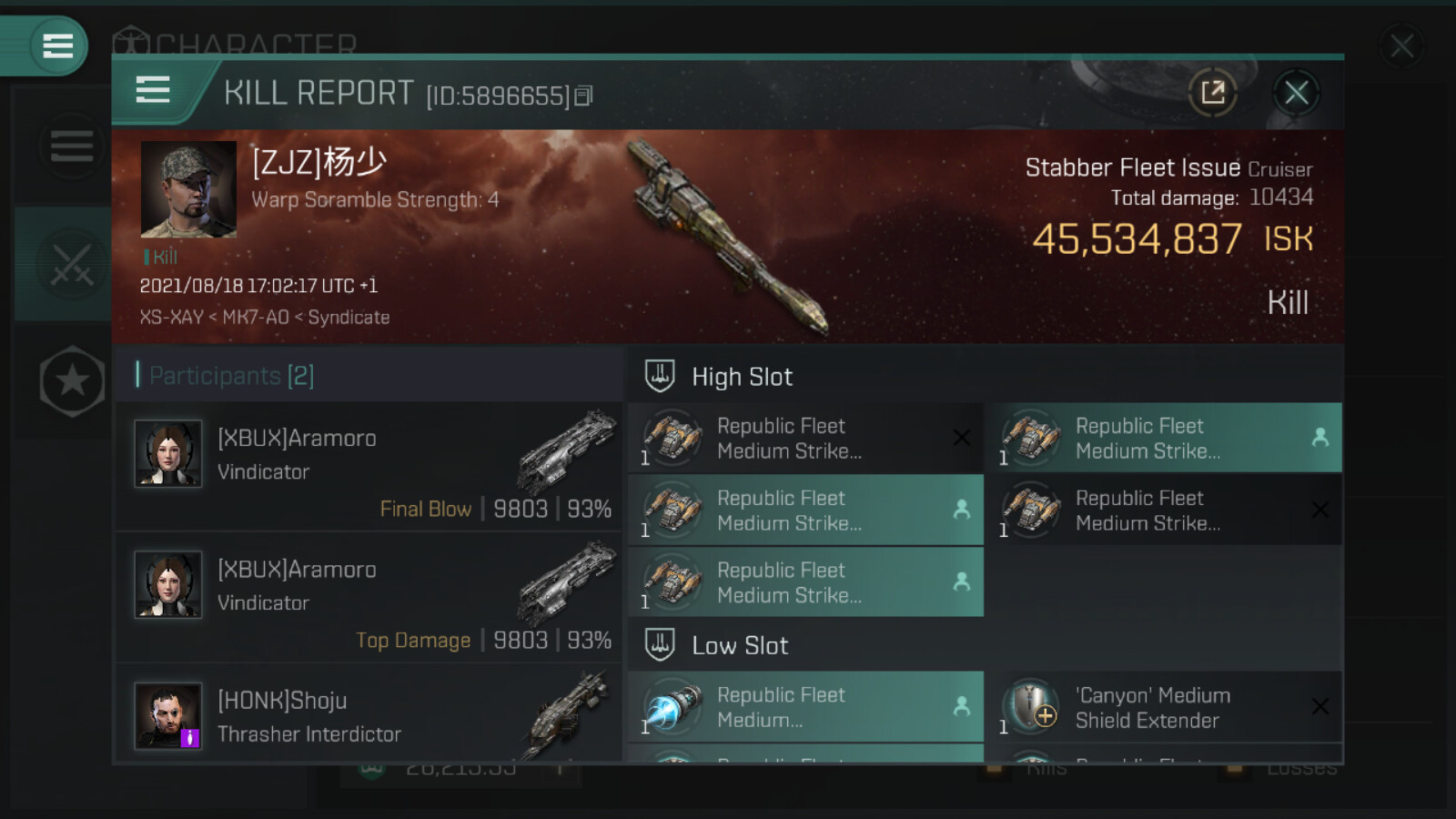Select the Republic Fleet Medium low slot module

805,707
